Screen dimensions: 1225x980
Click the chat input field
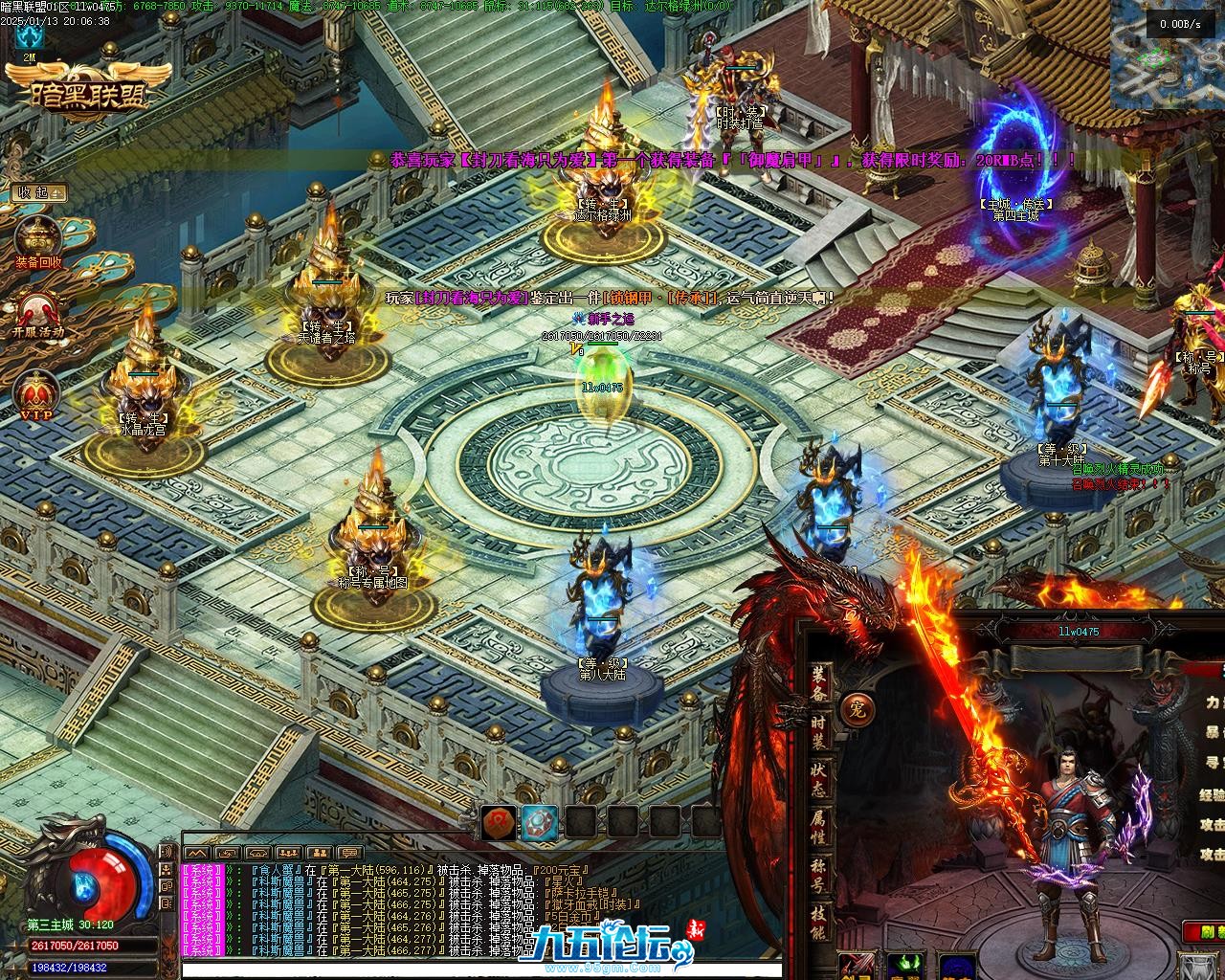[x=479, y=969]
